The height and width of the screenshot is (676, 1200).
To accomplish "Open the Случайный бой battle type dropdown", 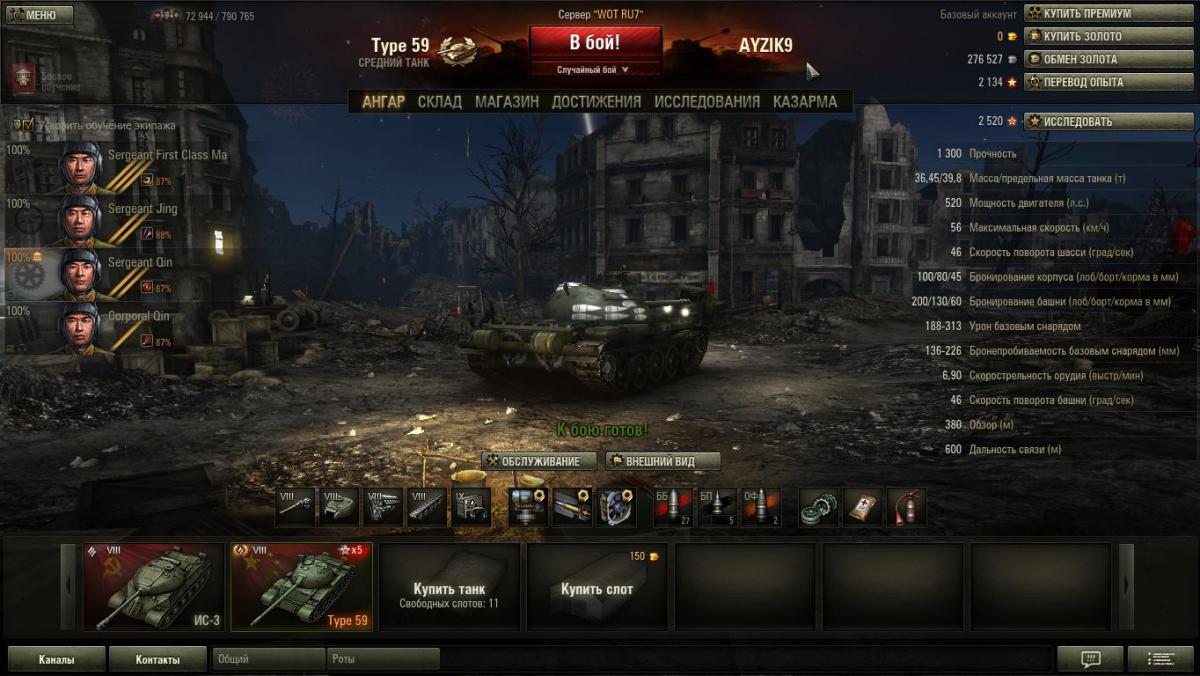I will [x=594, y=70].
